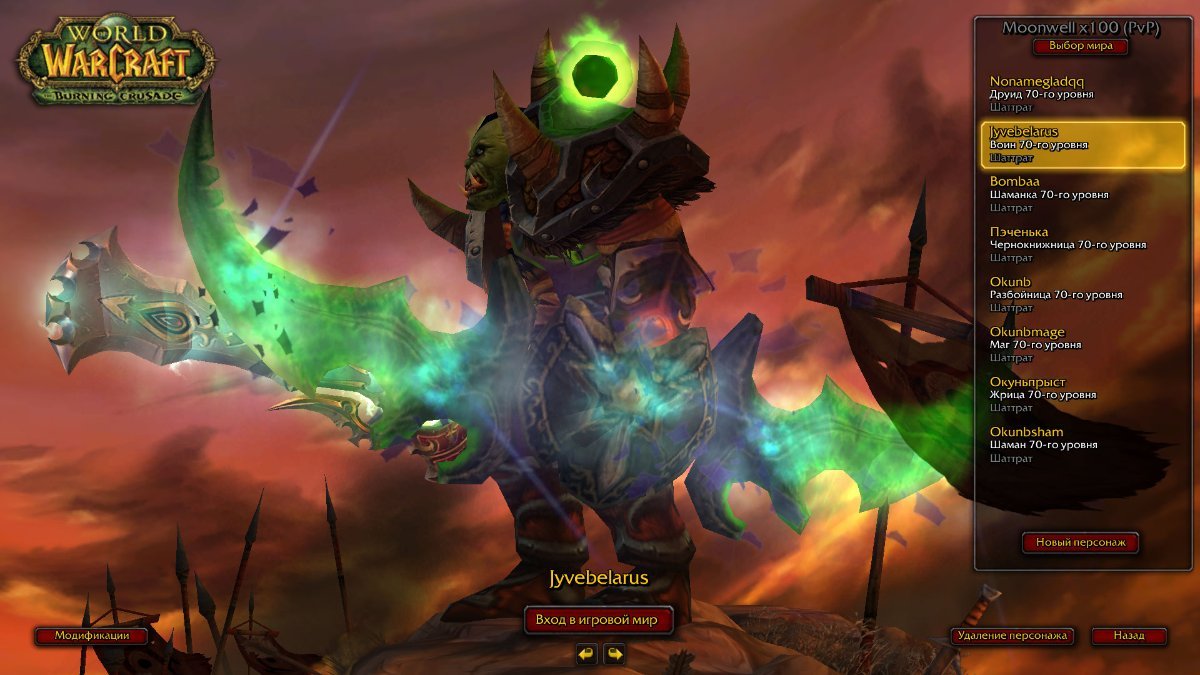Select the rogue character Okunb
This screenshot has width=1200, height=675.
pyautogui.click(x=1082, y=294)
